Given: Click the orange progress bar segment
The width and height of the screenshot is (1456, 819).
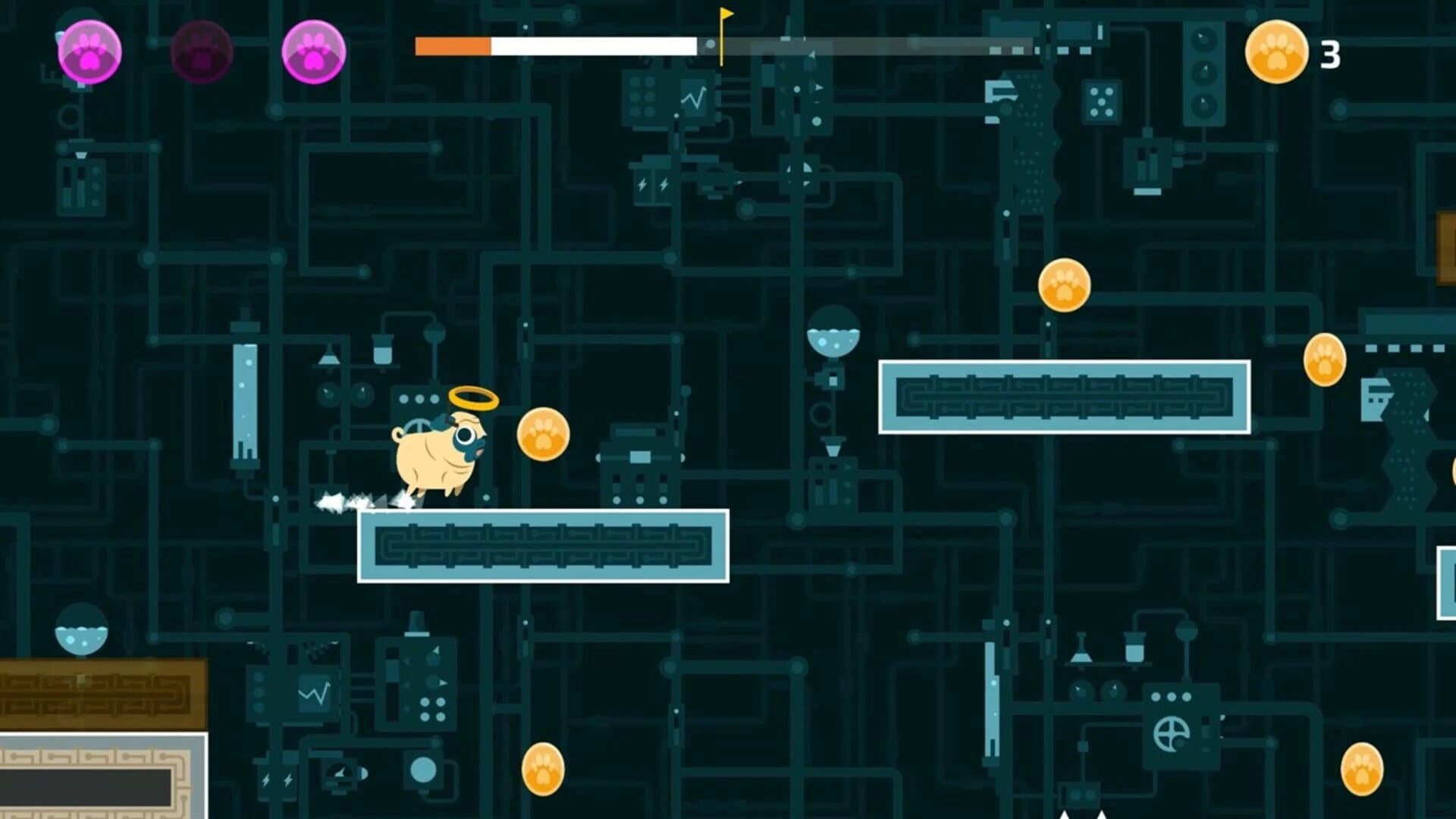Looking at the screenshot, I should (451, 44).
